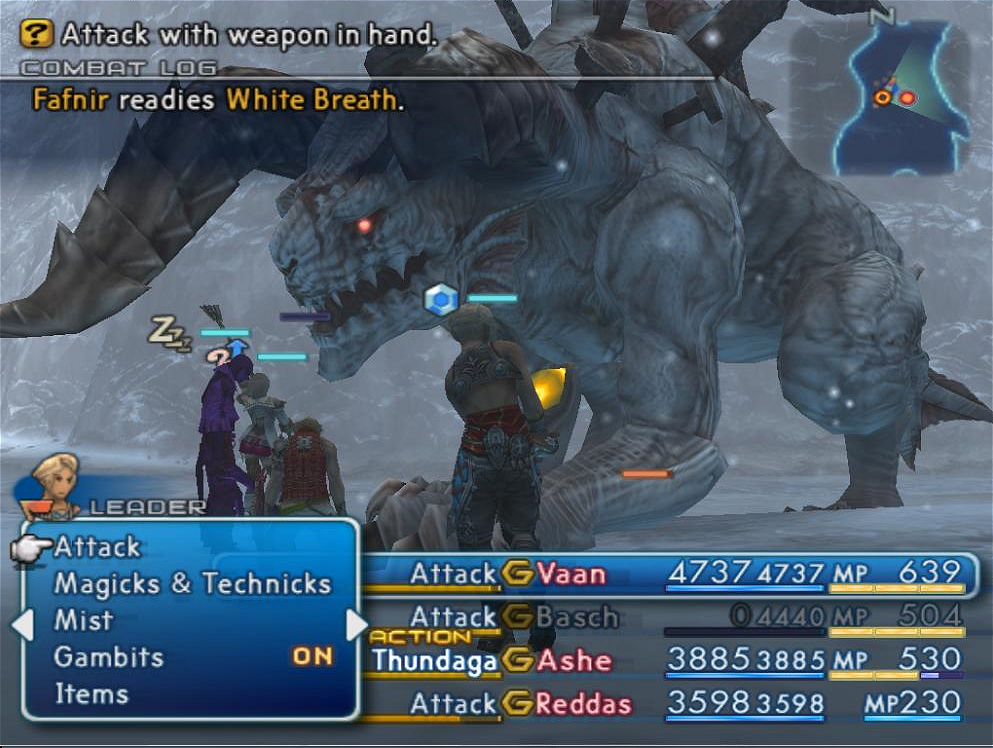
Task: Choose the Mist command
Action: [83, 620]
